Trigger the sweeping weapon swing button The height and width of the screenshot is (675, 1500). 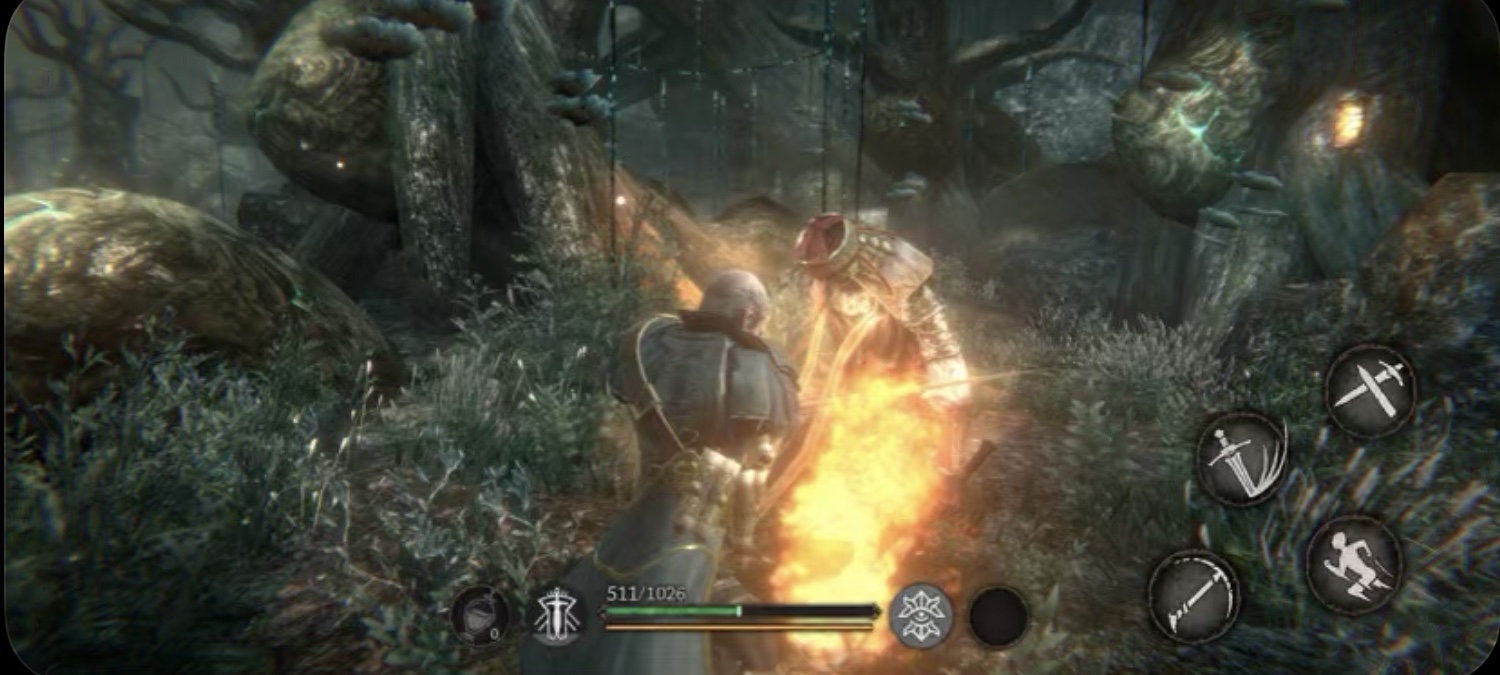tap(1194, 597)
